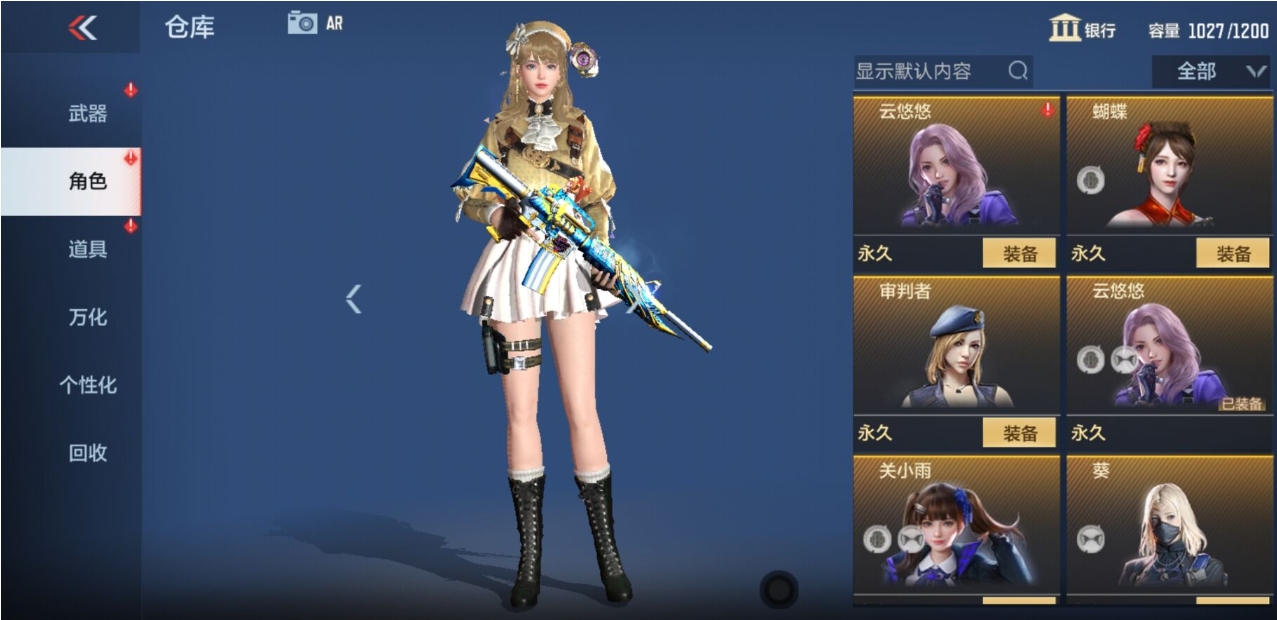The image size is (1277, 620).
Task: Select the 角色 tab
Action: coord(88,182)
